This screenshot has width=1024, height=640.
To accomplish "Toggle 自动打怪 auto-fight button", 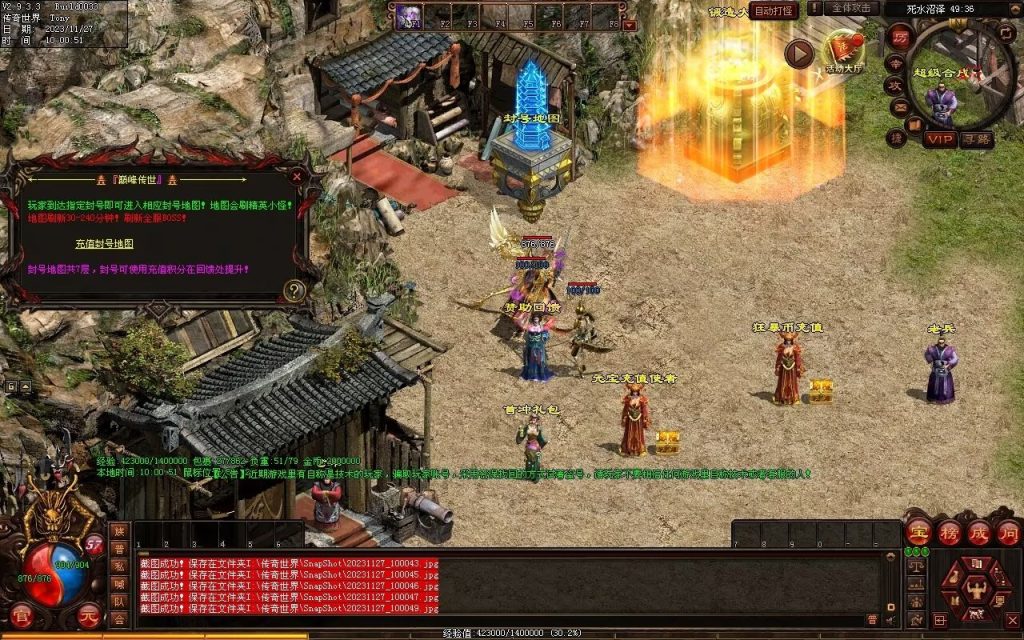I will coord(775,11).
